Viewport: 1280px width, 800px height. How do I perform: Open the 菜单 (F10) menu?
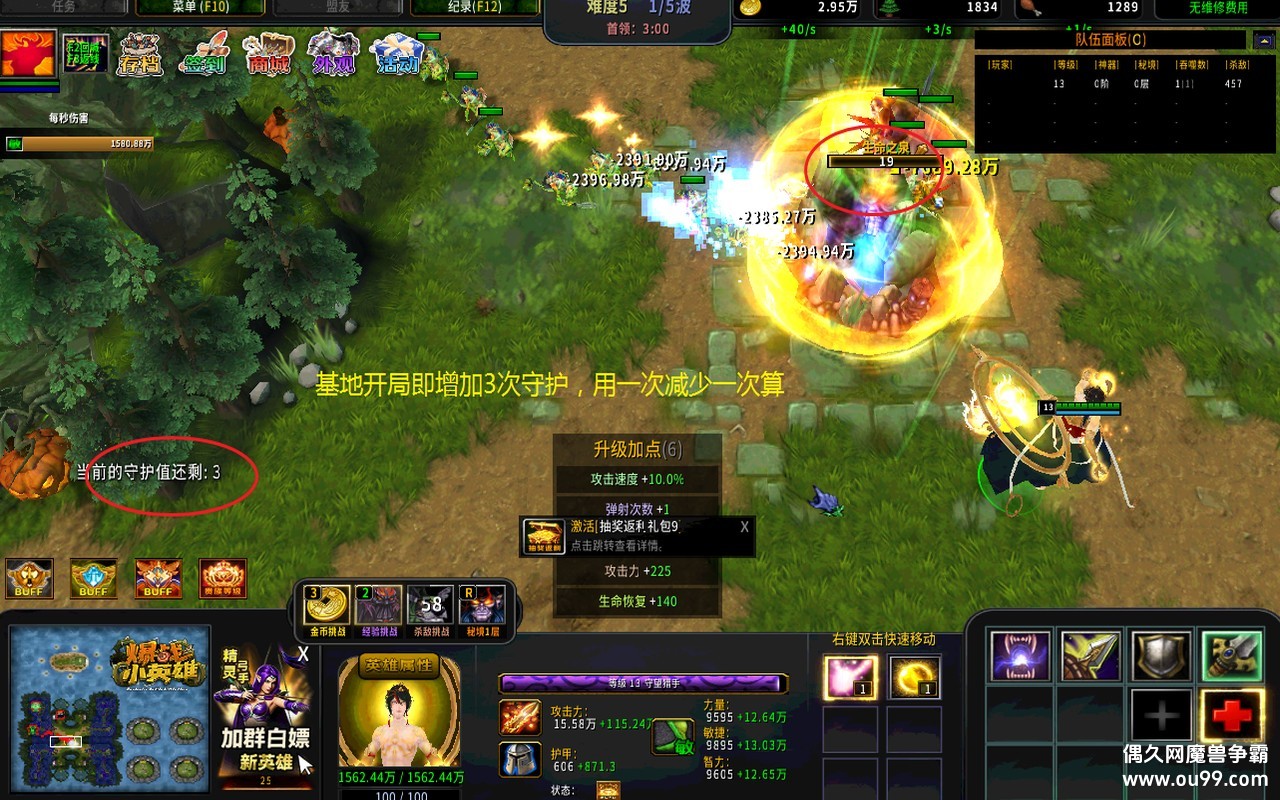[200, 7]
